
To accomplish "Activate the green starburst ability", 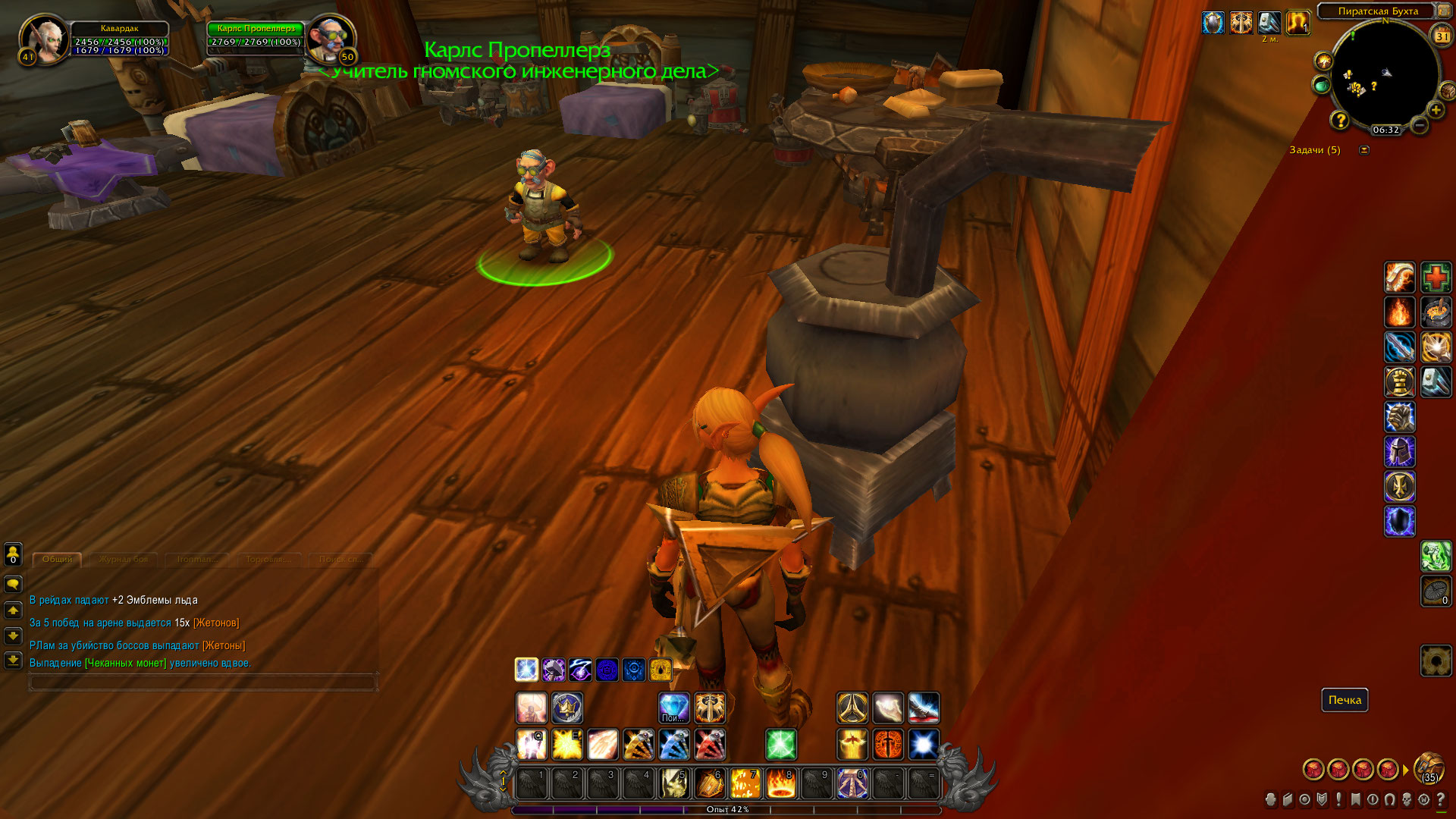I will (x=780, y=745).
